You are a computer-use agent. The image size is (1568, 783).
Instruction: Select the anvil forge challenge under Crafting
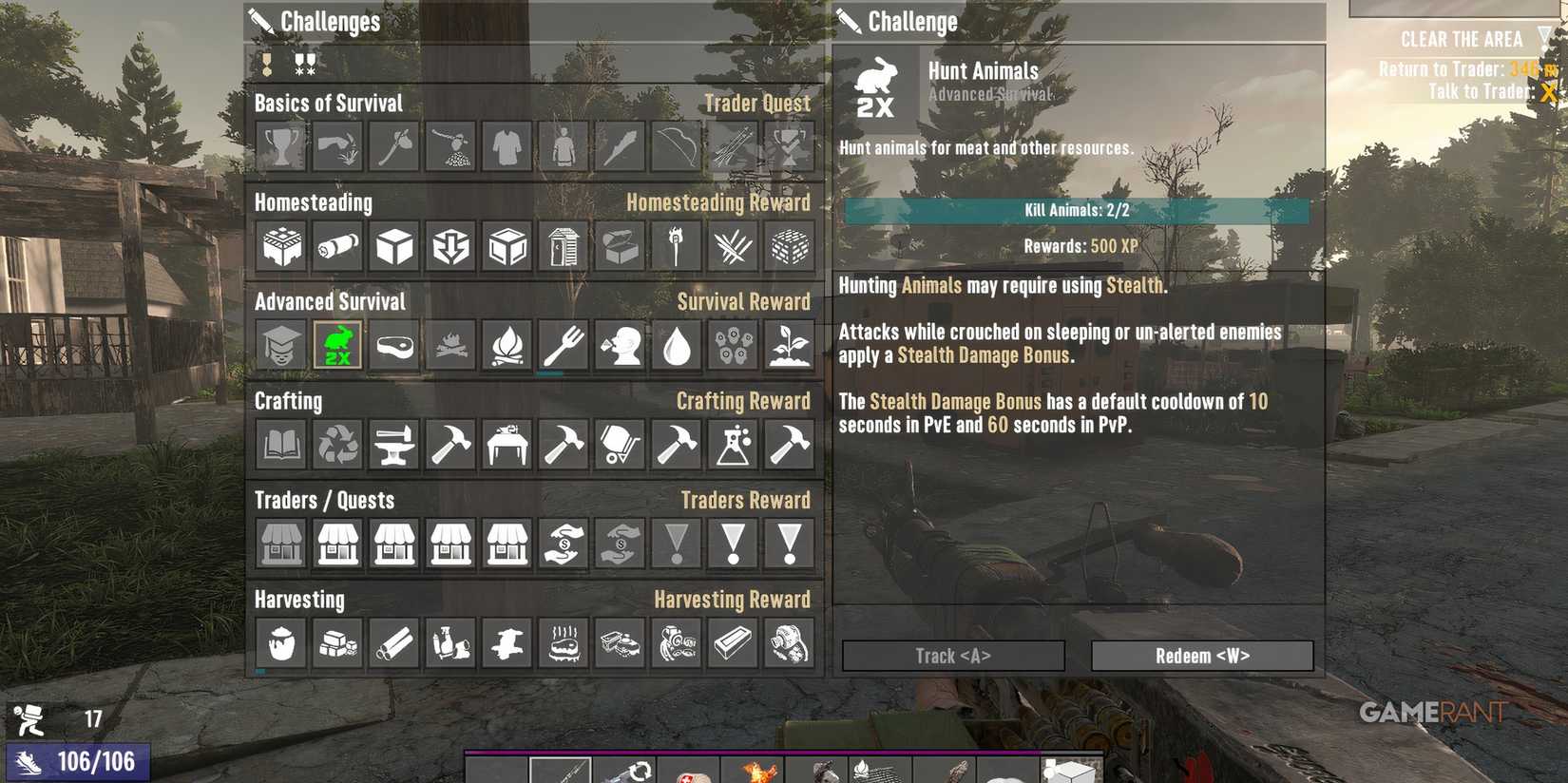(393, 445)
